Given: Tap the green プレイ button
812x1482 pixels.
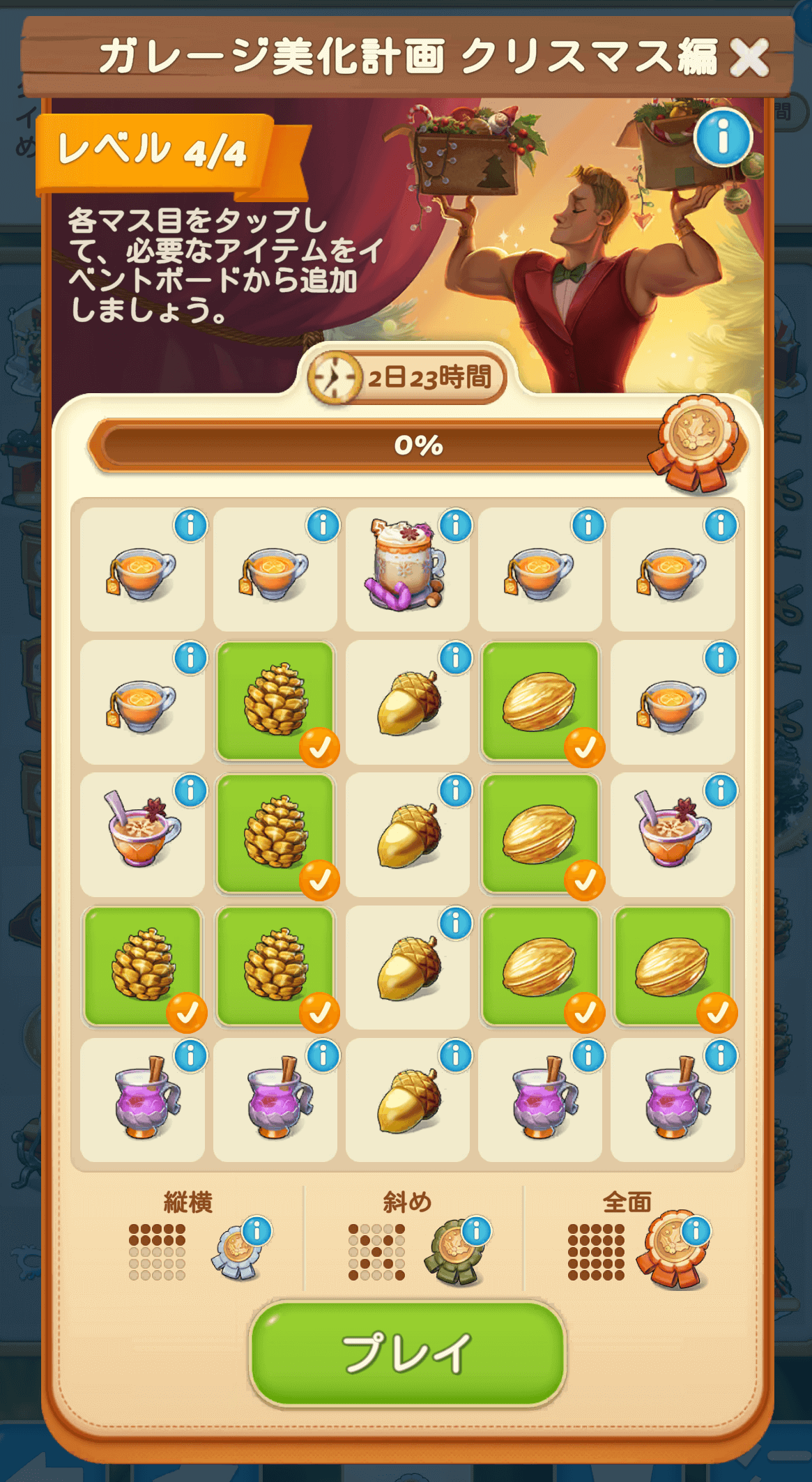Looking at the screenshot, I should (x=407, y=1353).
